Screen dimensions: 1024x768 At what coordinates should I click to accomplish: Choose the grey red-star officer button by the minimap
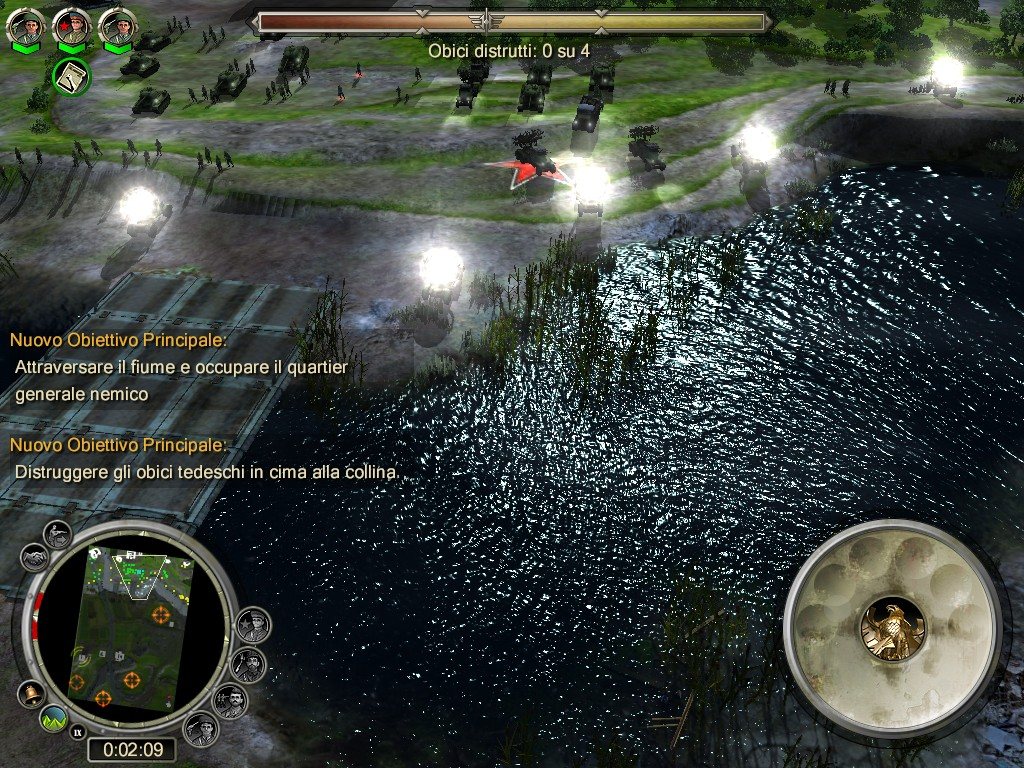(x=253, y=626)
